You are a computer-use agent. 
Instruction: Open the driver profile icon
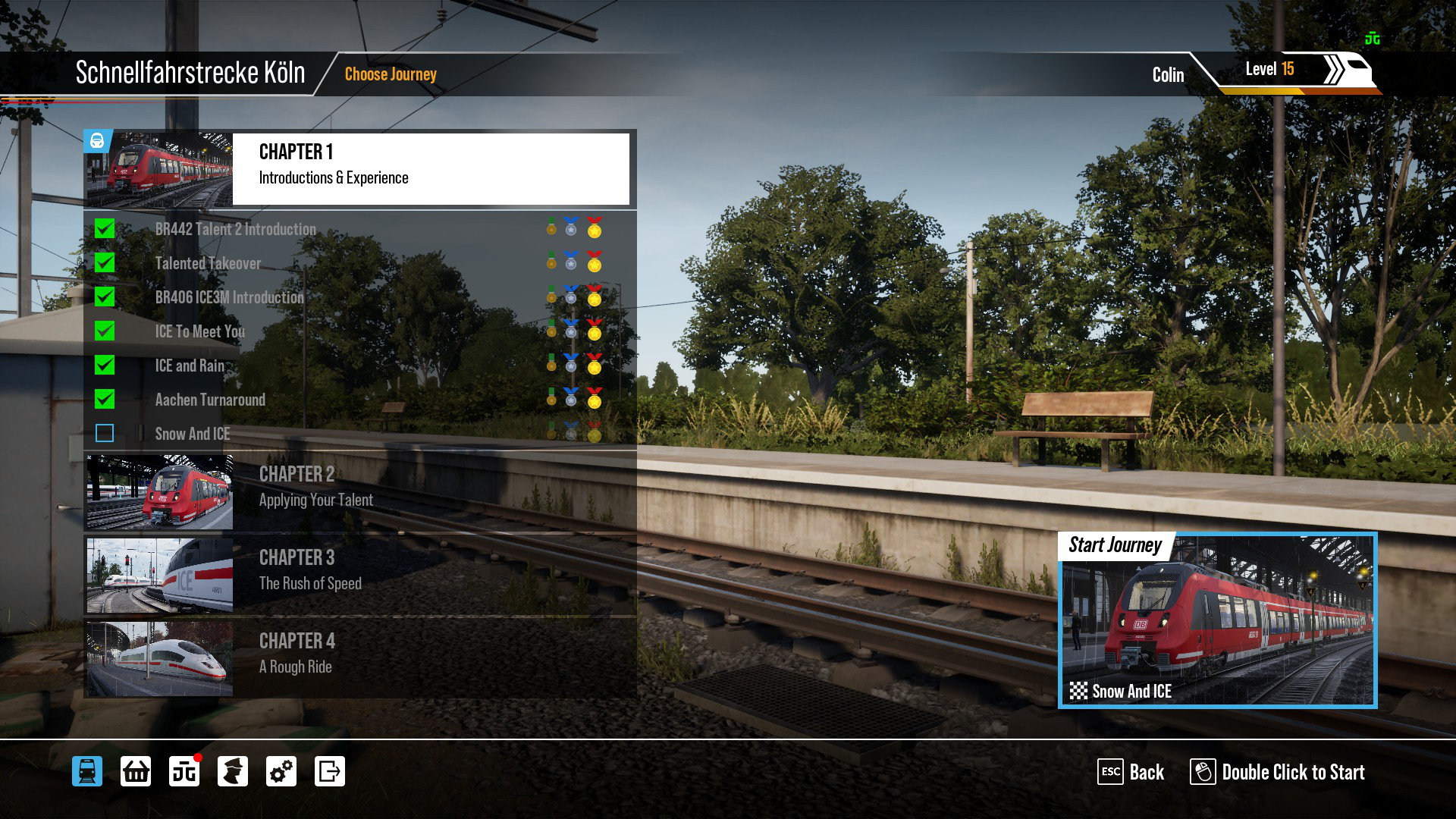233,771
